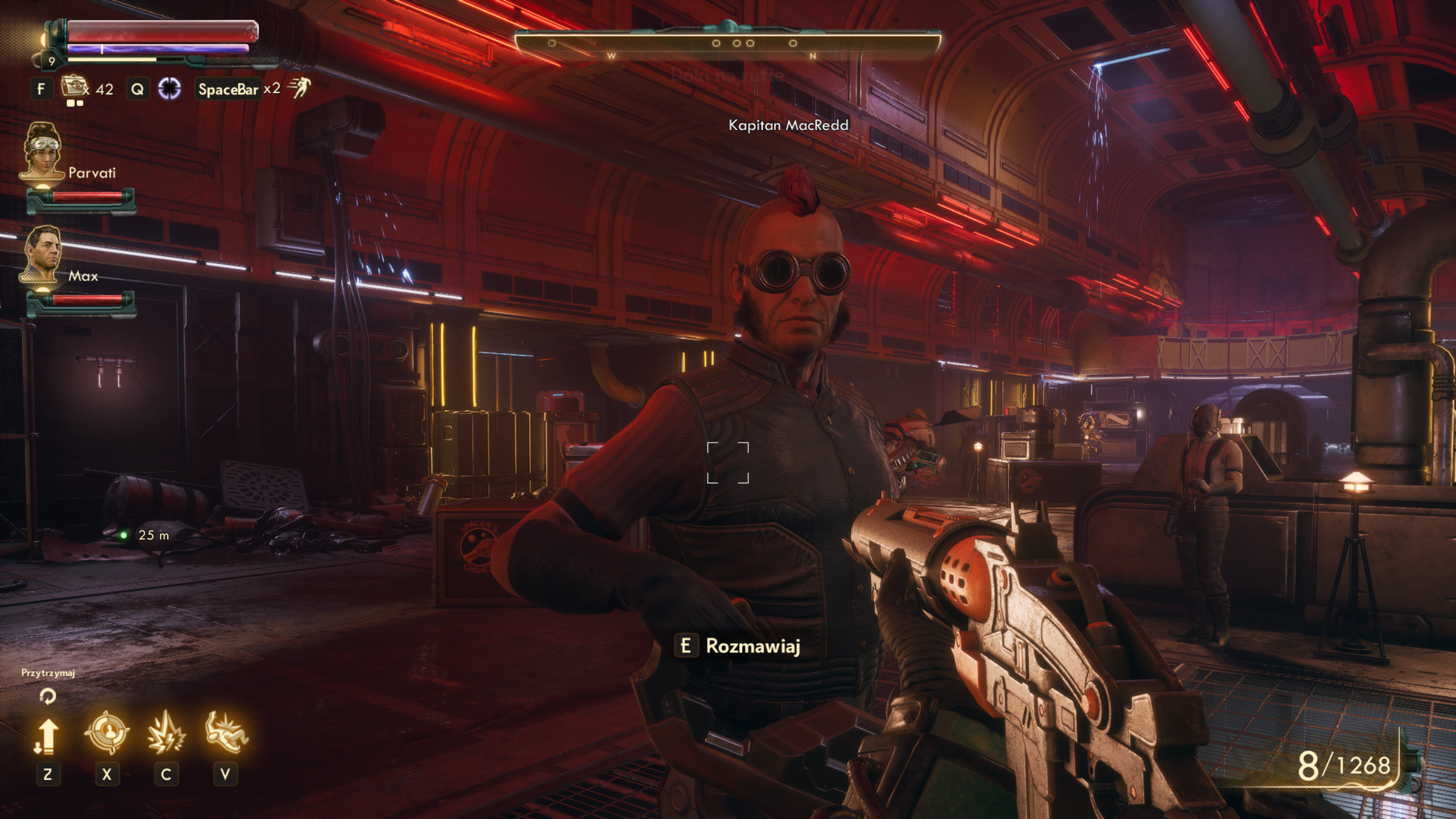Use the knockdown companion ability icon
Viewport: 1456px width, 819px height.
(x=226, y=733)
